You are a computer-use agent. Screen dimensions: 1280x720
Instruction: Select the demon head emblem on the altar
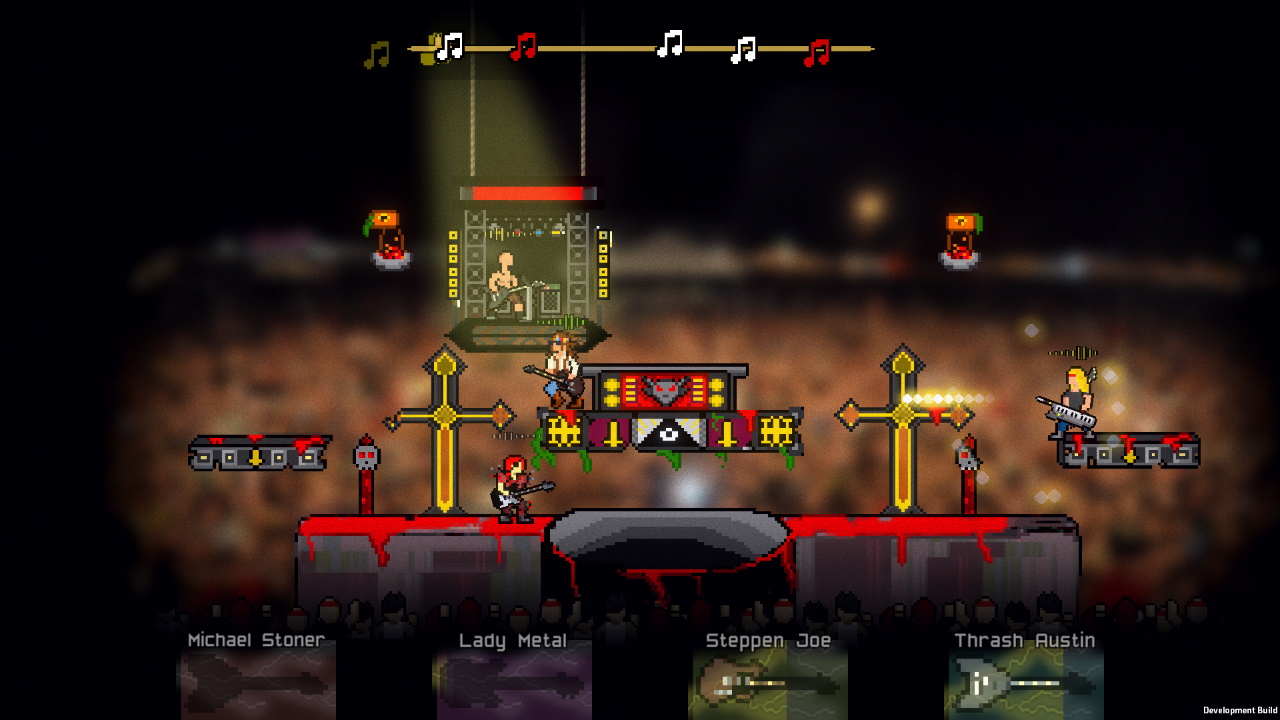(x=663, y=389)
